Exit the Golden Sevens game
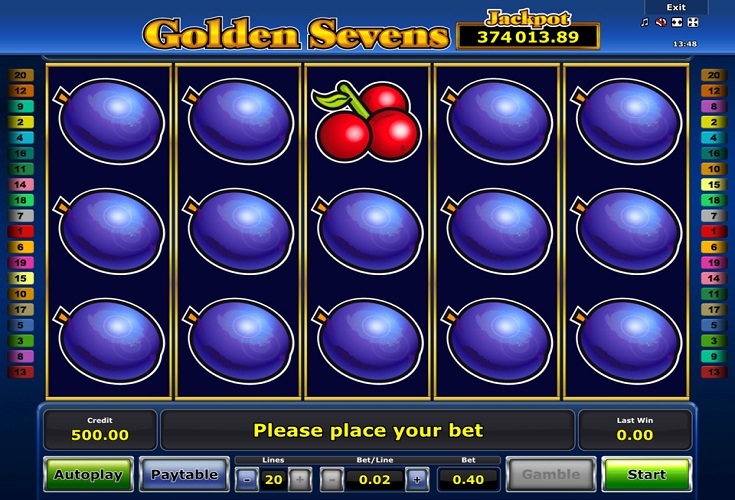Screen dimensions: 735x500 [676, 7]
